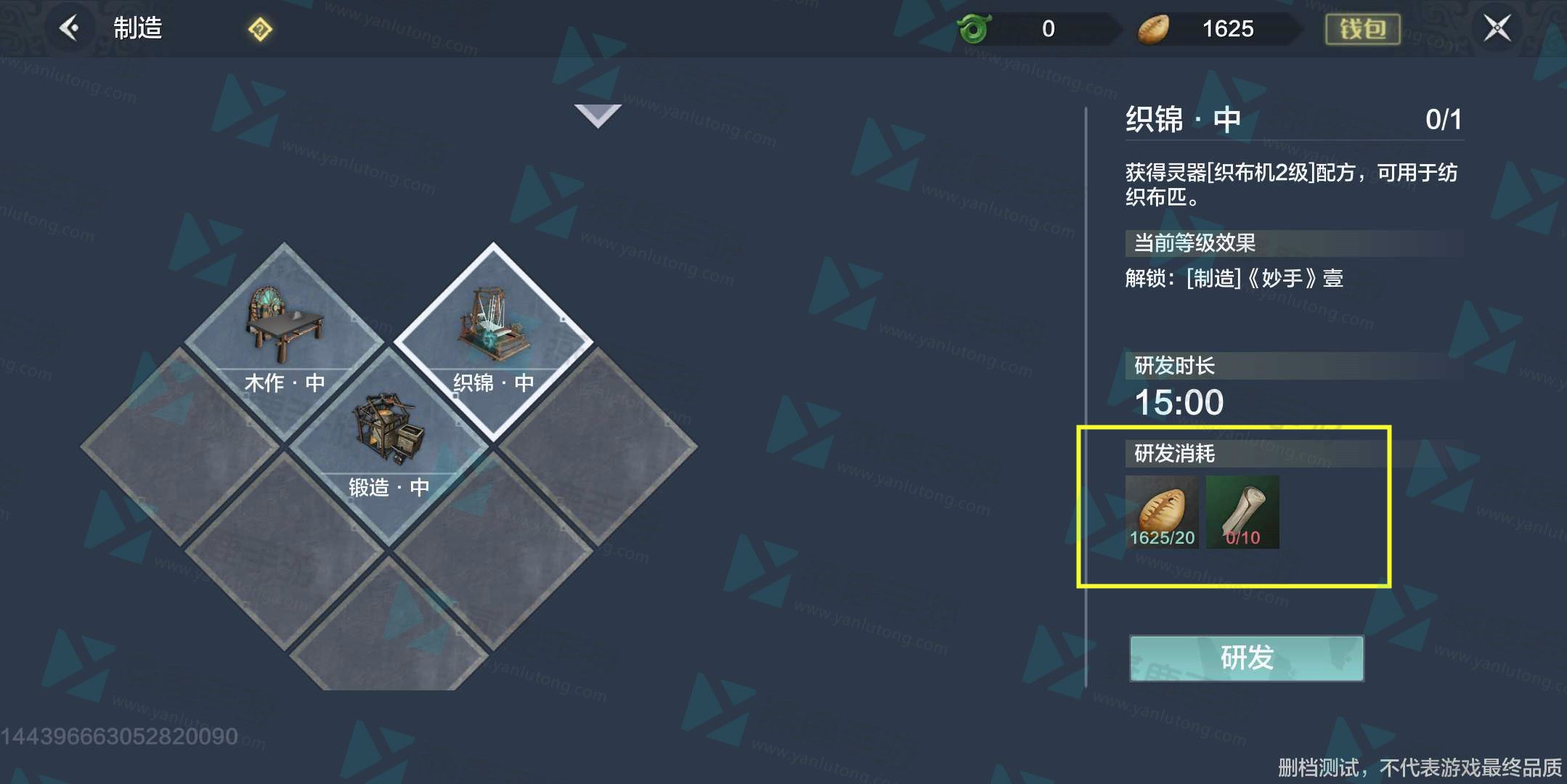Click the green jade currency icon
This screenshot has height=784, width=1567.
pos(974,28)
